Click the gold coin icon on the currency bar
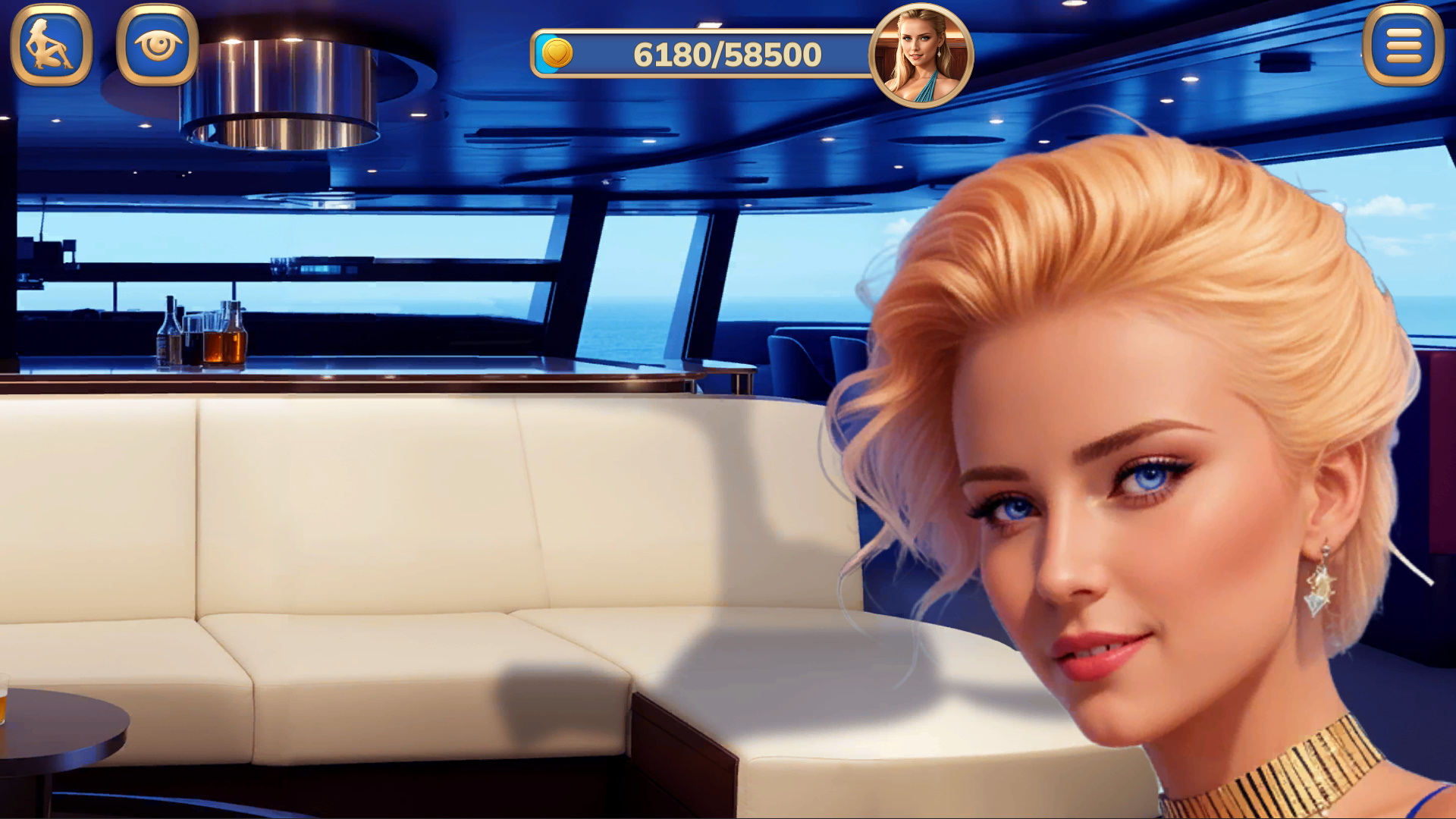This screenshot has width=1456, height=819. coord(557,52)
